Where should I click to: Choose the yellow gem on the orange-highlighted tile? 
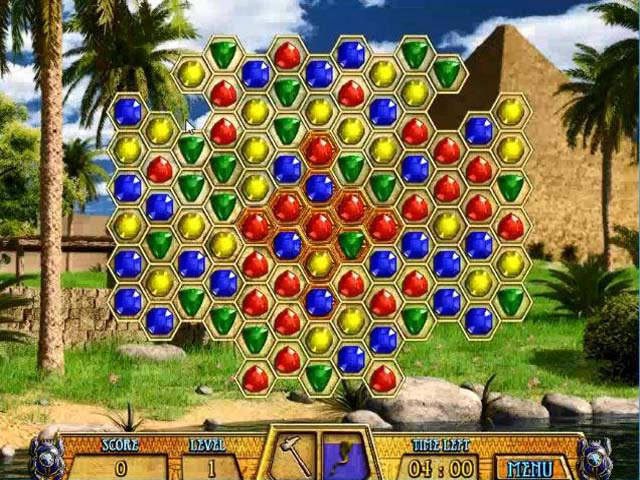coord(319,264)
